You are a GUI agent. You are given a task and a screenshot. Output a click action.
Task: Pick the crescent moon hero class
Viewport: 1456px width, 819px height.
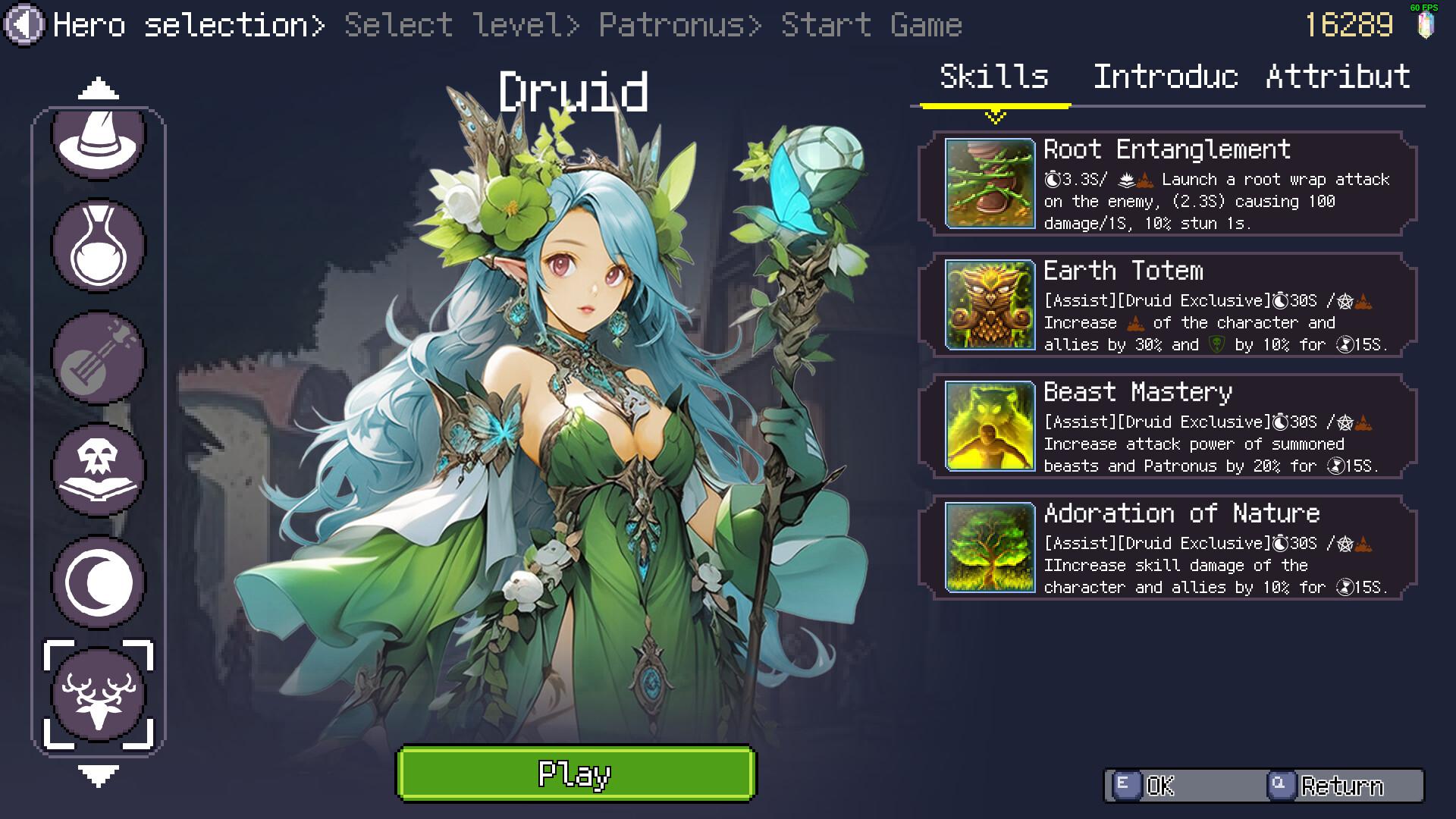[99, 580]
